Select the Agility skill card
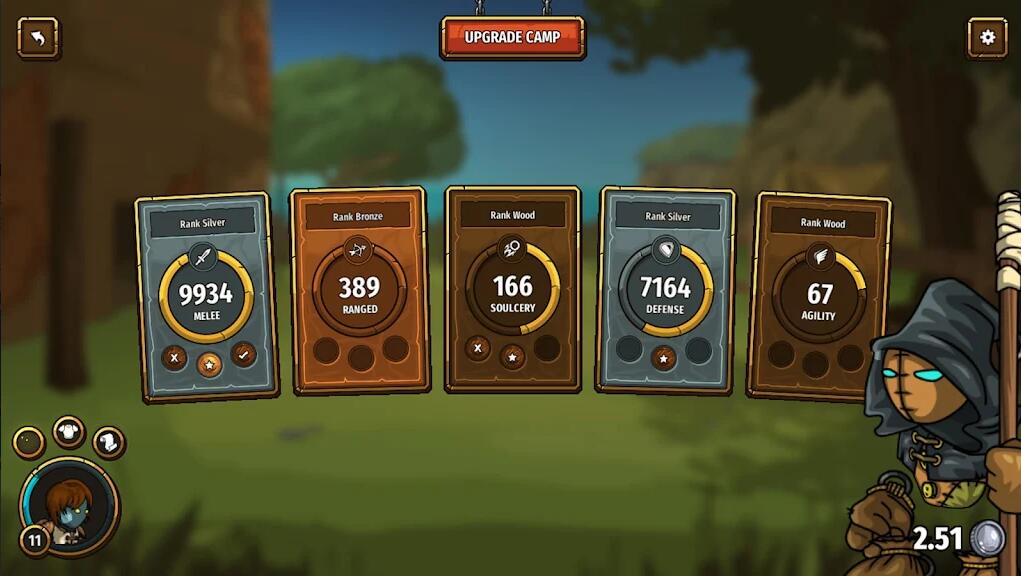Screen dimensions: 1021x576 [x=820, y=296]
